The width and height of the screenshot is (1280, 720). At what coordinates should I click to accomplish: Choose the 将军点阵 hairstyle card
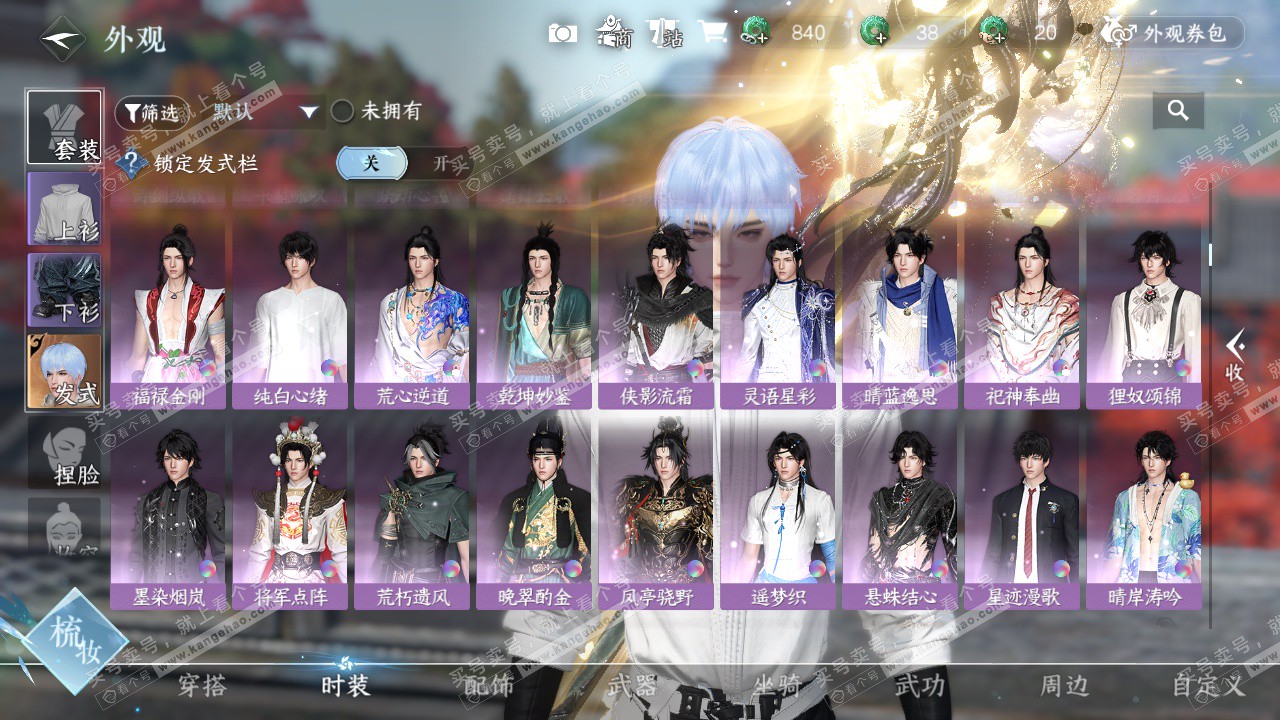pyautogui.click(x=290, y=515)
